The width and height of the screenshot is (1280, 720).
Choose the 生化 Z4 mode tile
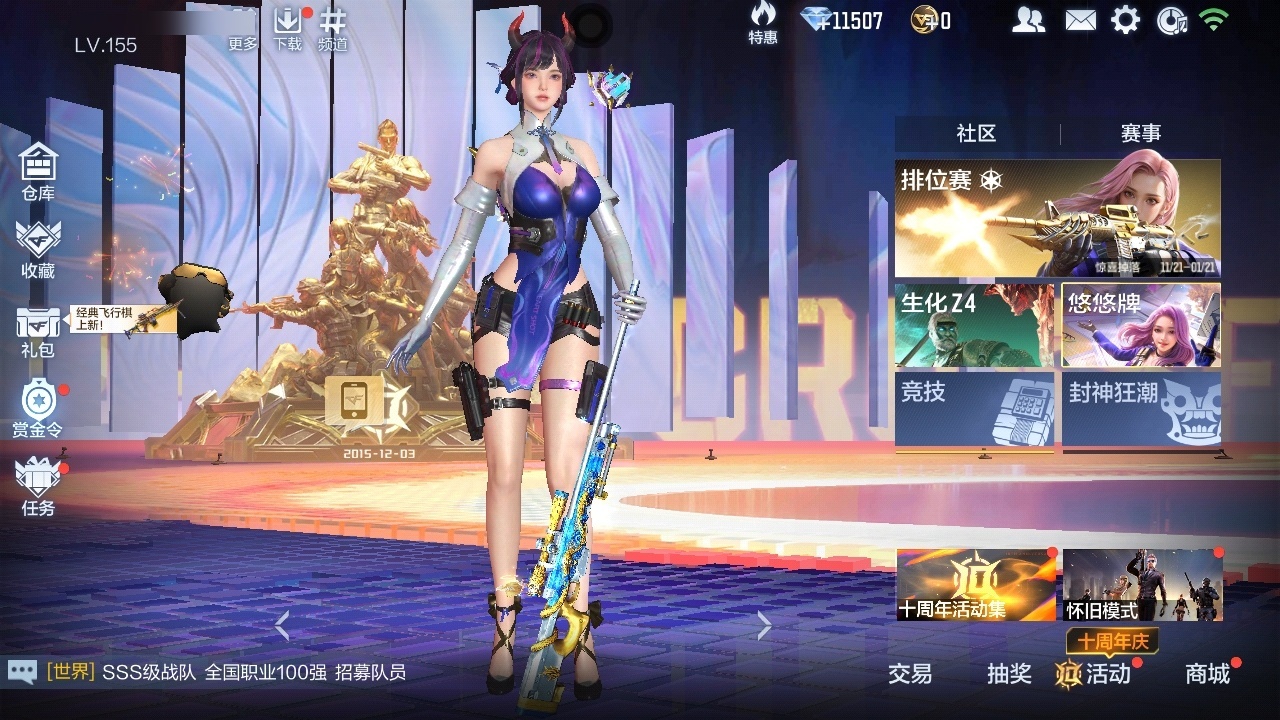click(974, 325)
